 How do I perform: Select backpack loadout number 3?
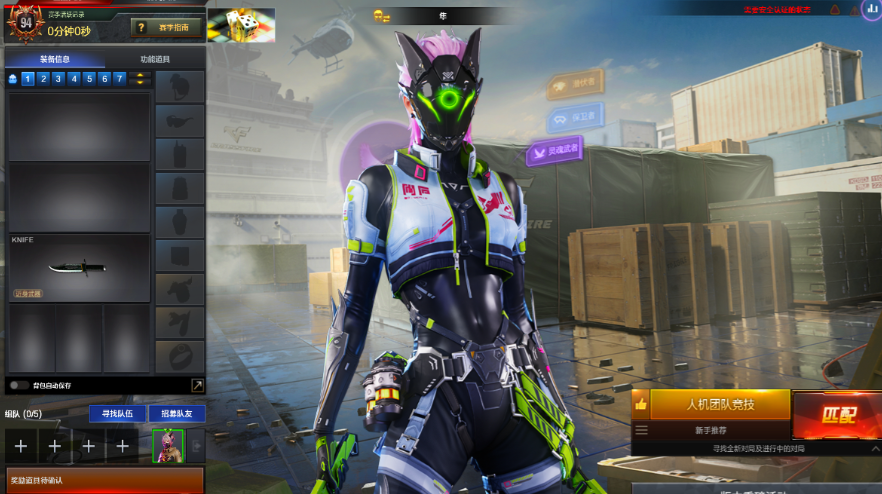click(x=59, y=78)
